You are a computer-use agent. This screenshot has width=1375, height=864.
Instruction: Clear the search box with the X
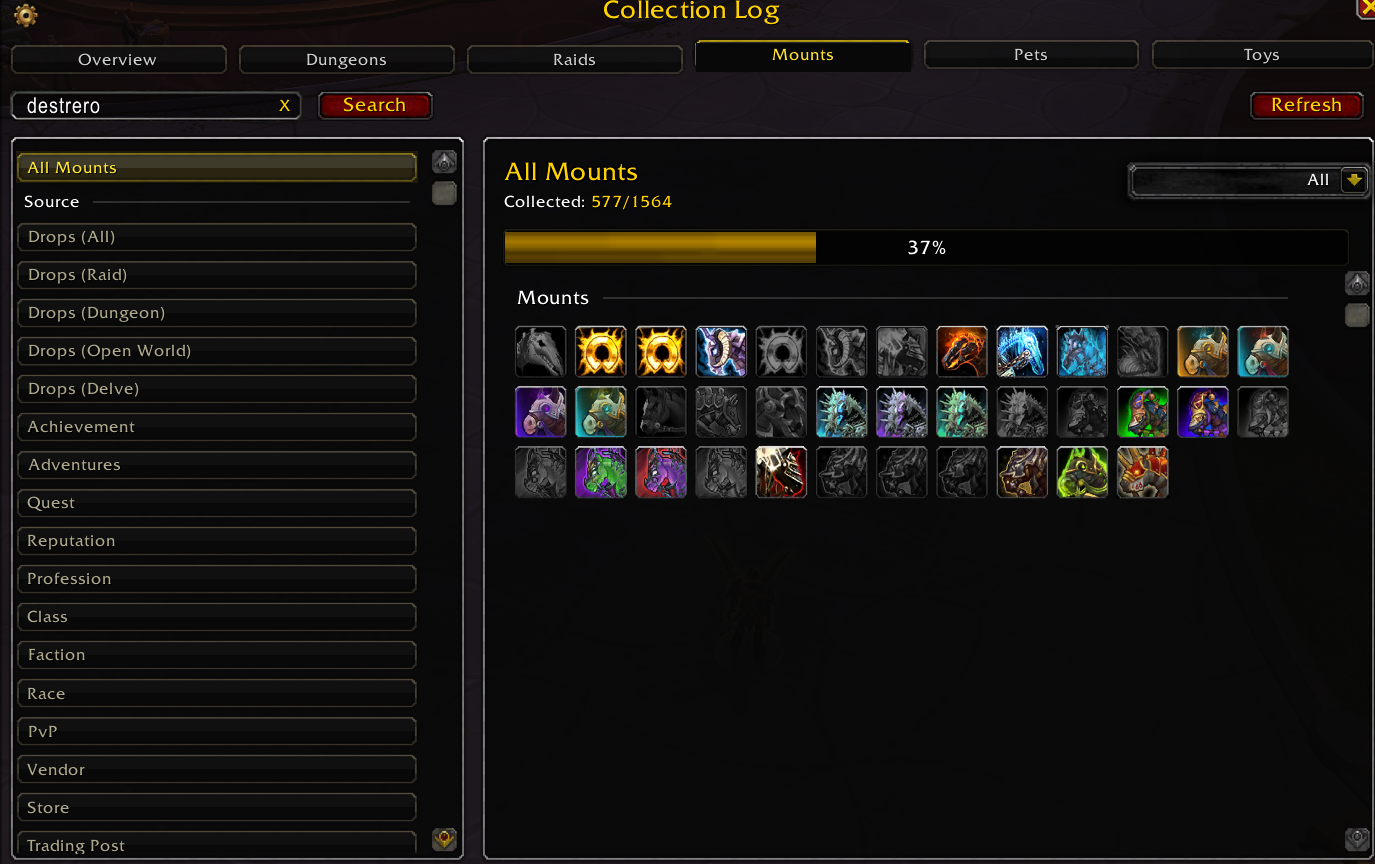click(285, 106)
